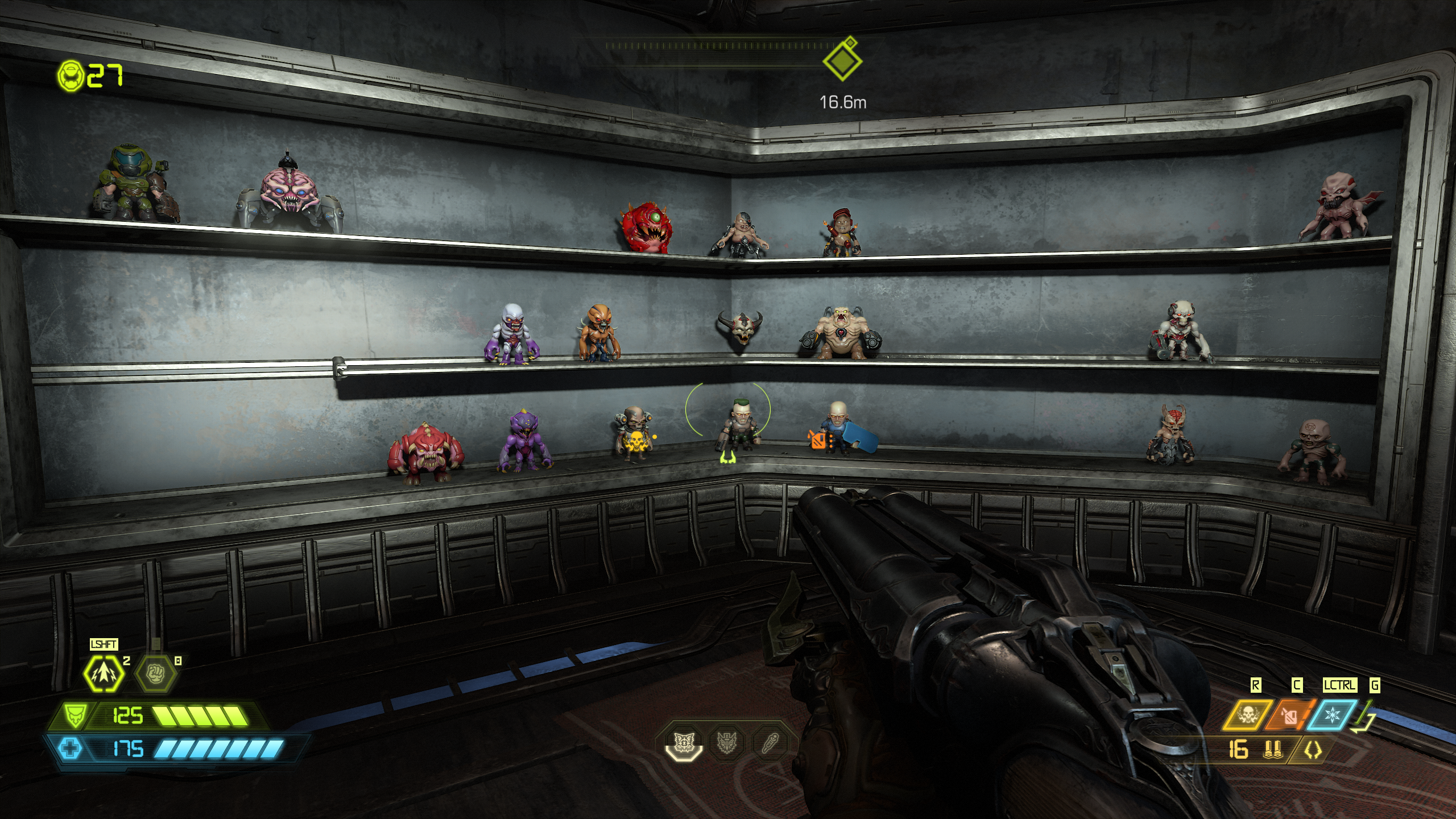Image resolution: width=1456 pixels, height=819 pixels.
Task: Select the shotgun shells ammo icon
Action: pos(1272,750)
